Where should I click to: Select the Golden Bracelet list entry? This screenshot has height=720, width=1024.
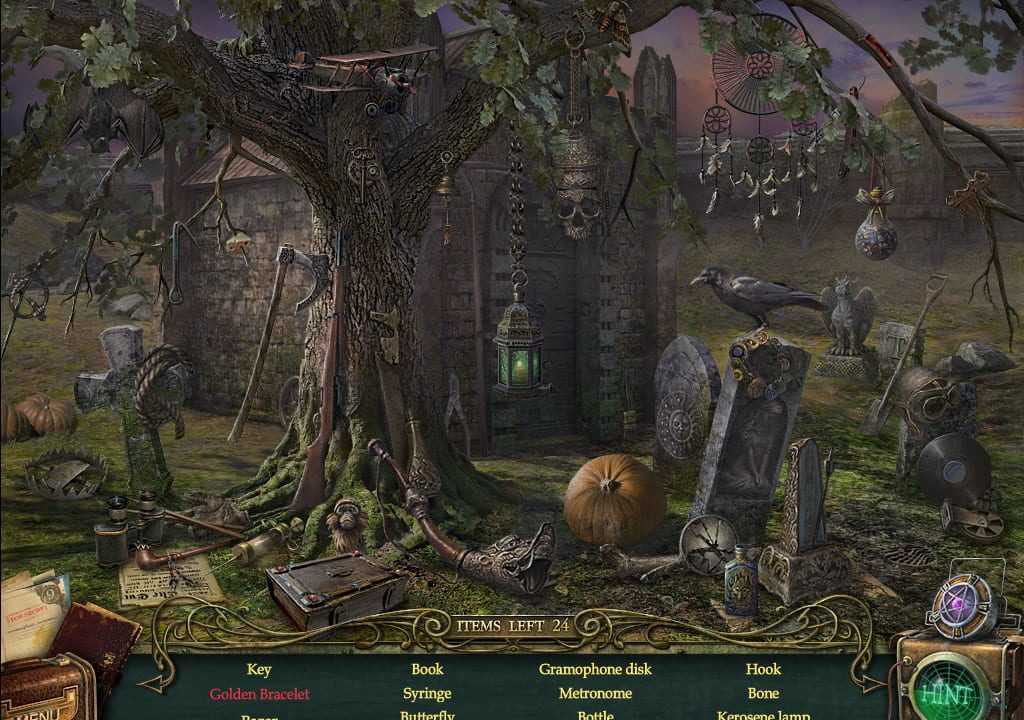tap(259, 693)
